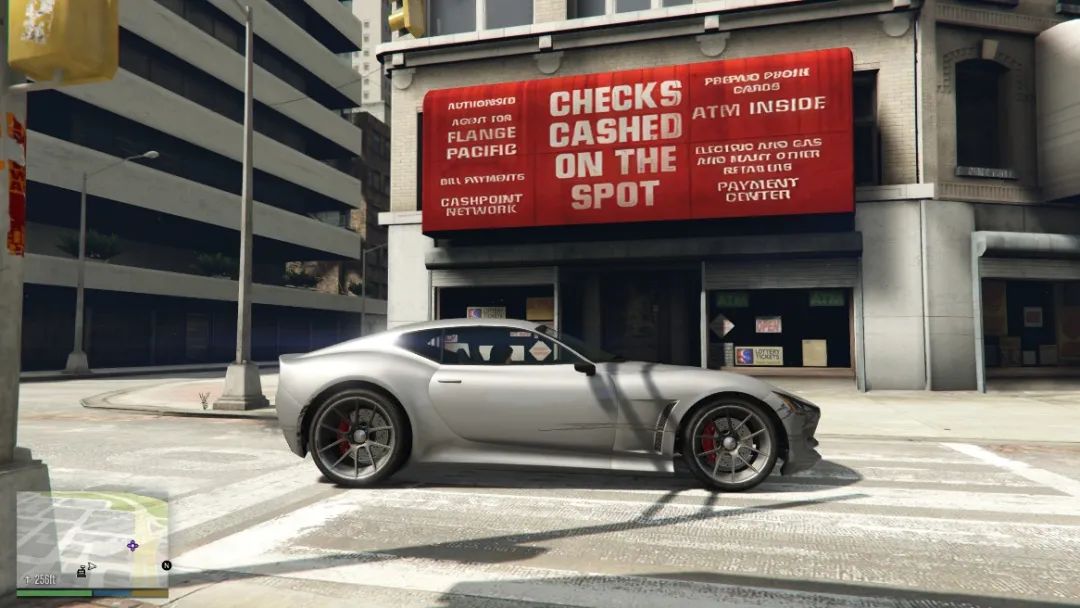Select the purple waypoint marker on minimap

[x=132, y=545]
